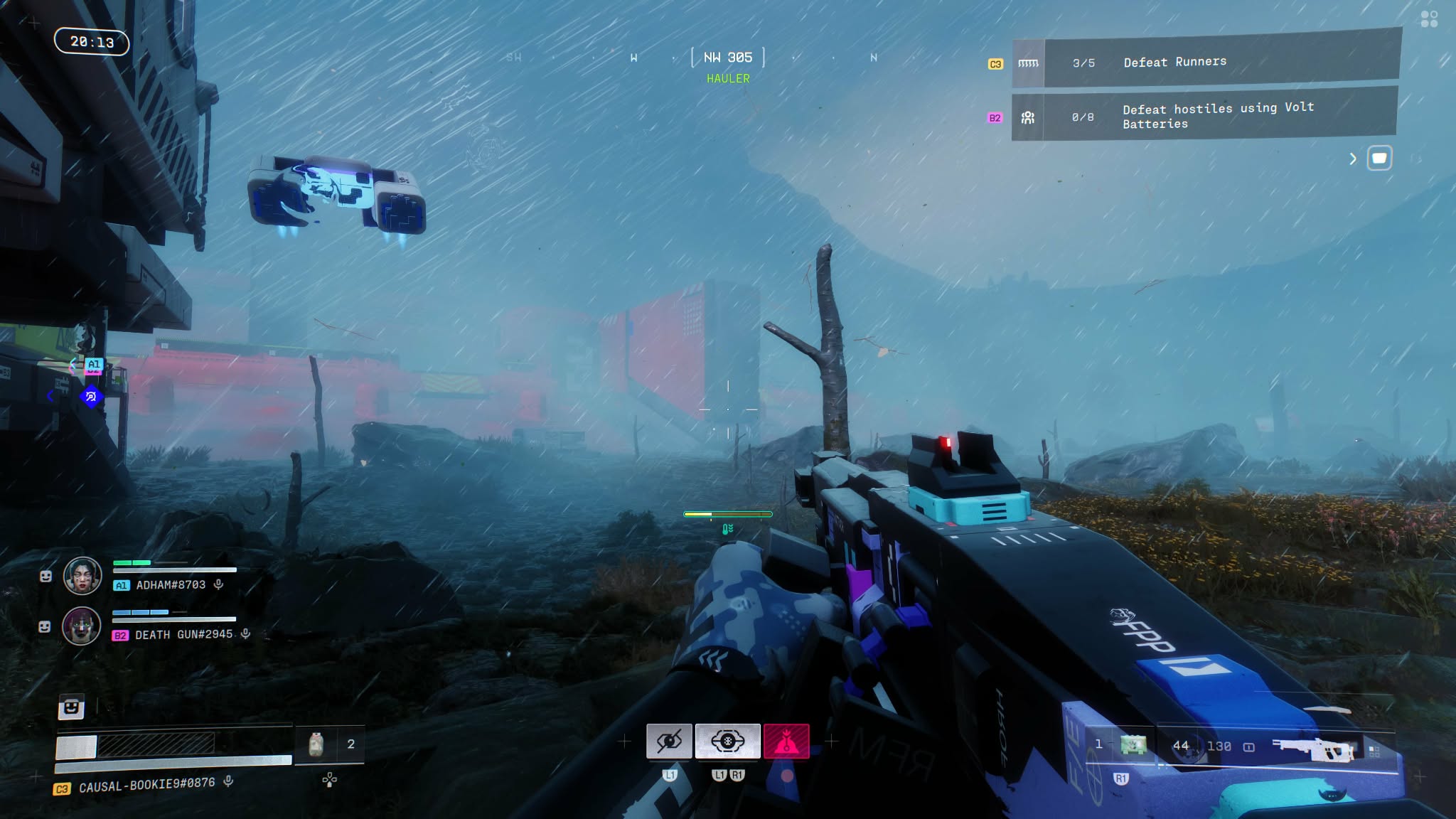Select teammate DEATH GUN#2945's portrait
The height and width of the screenshot is (819, 1456).
tap(82, 626)
